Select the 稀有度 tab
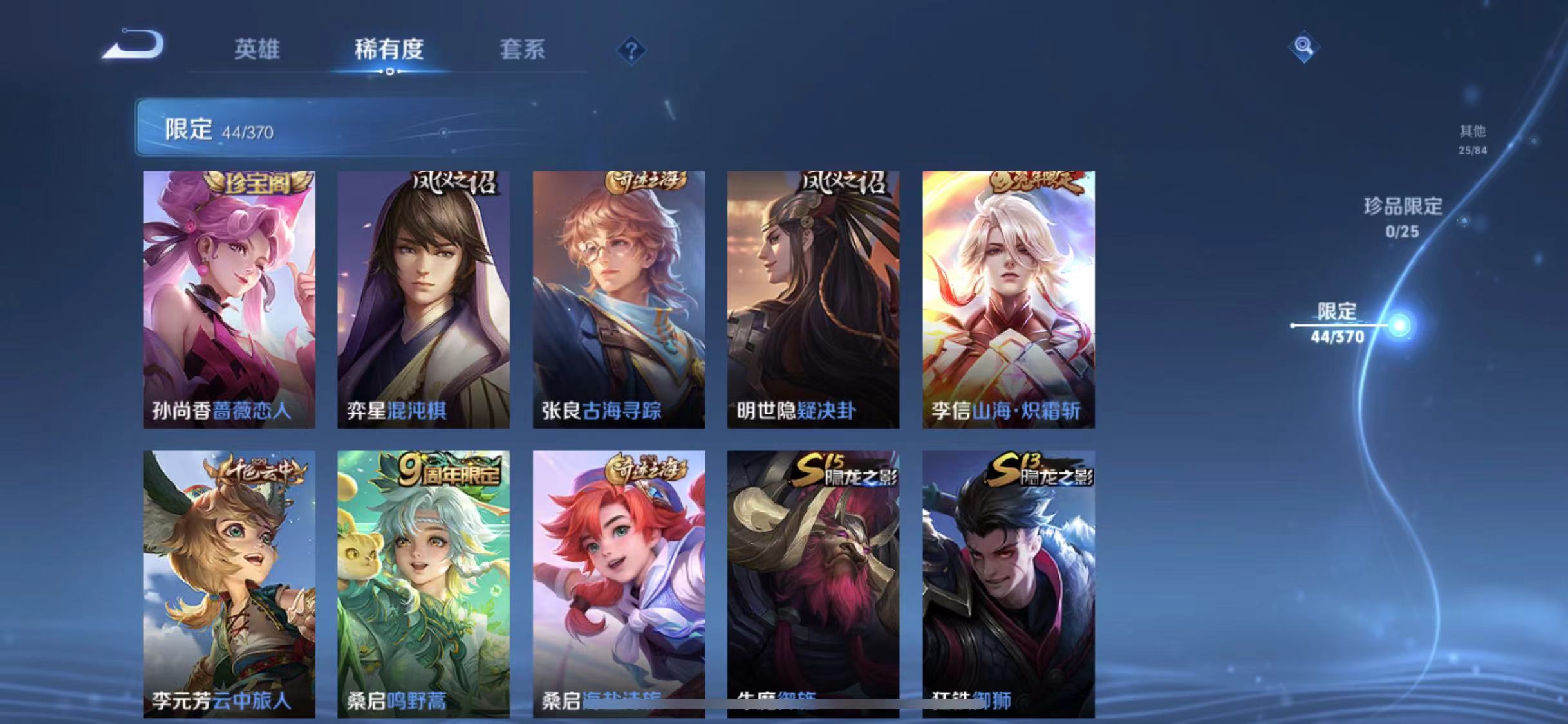This screenshot has height=724, width=1568. pos(389,50)
